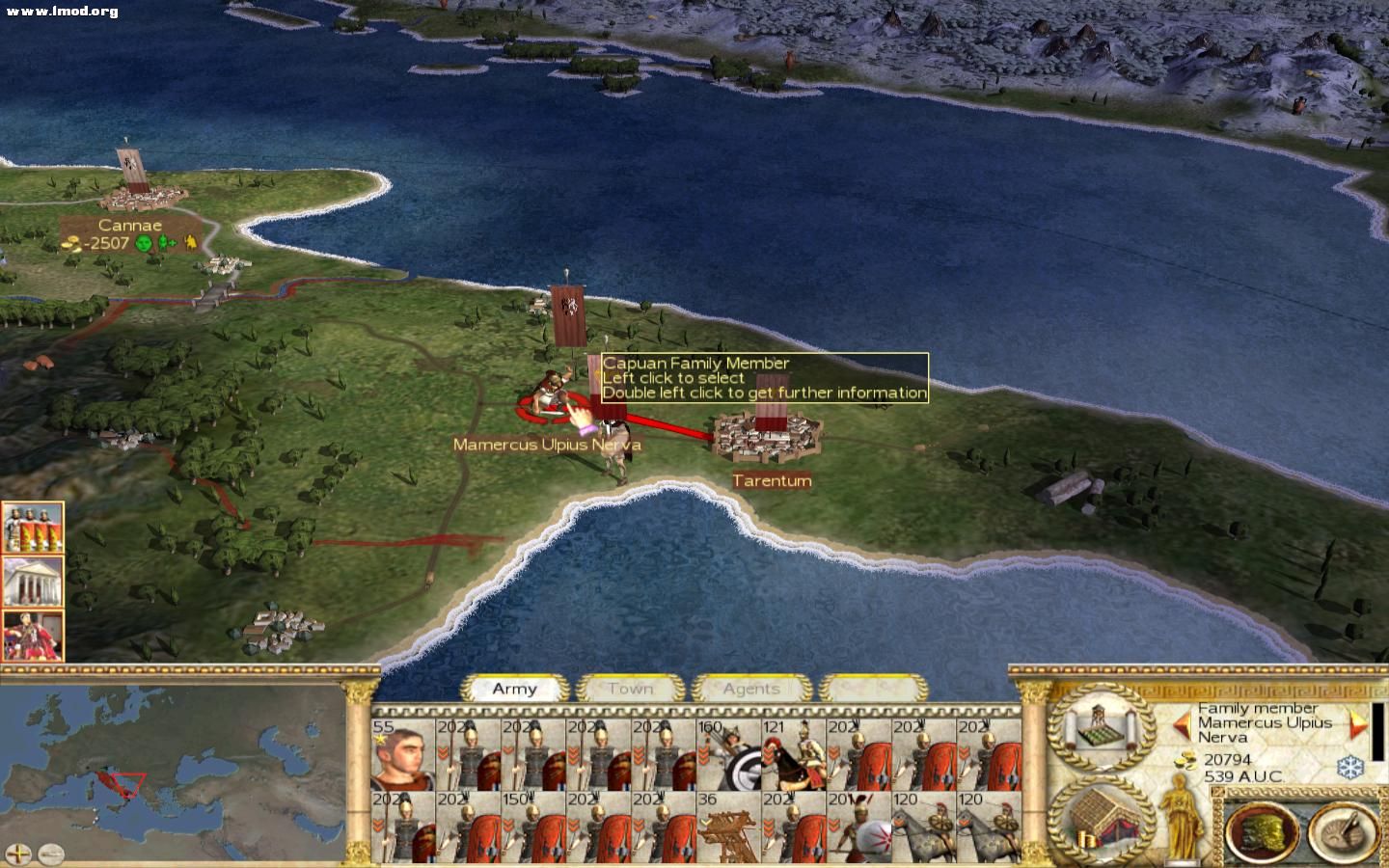Open the recruitment tent button

pyautogui.click(x=1101, y=819)
